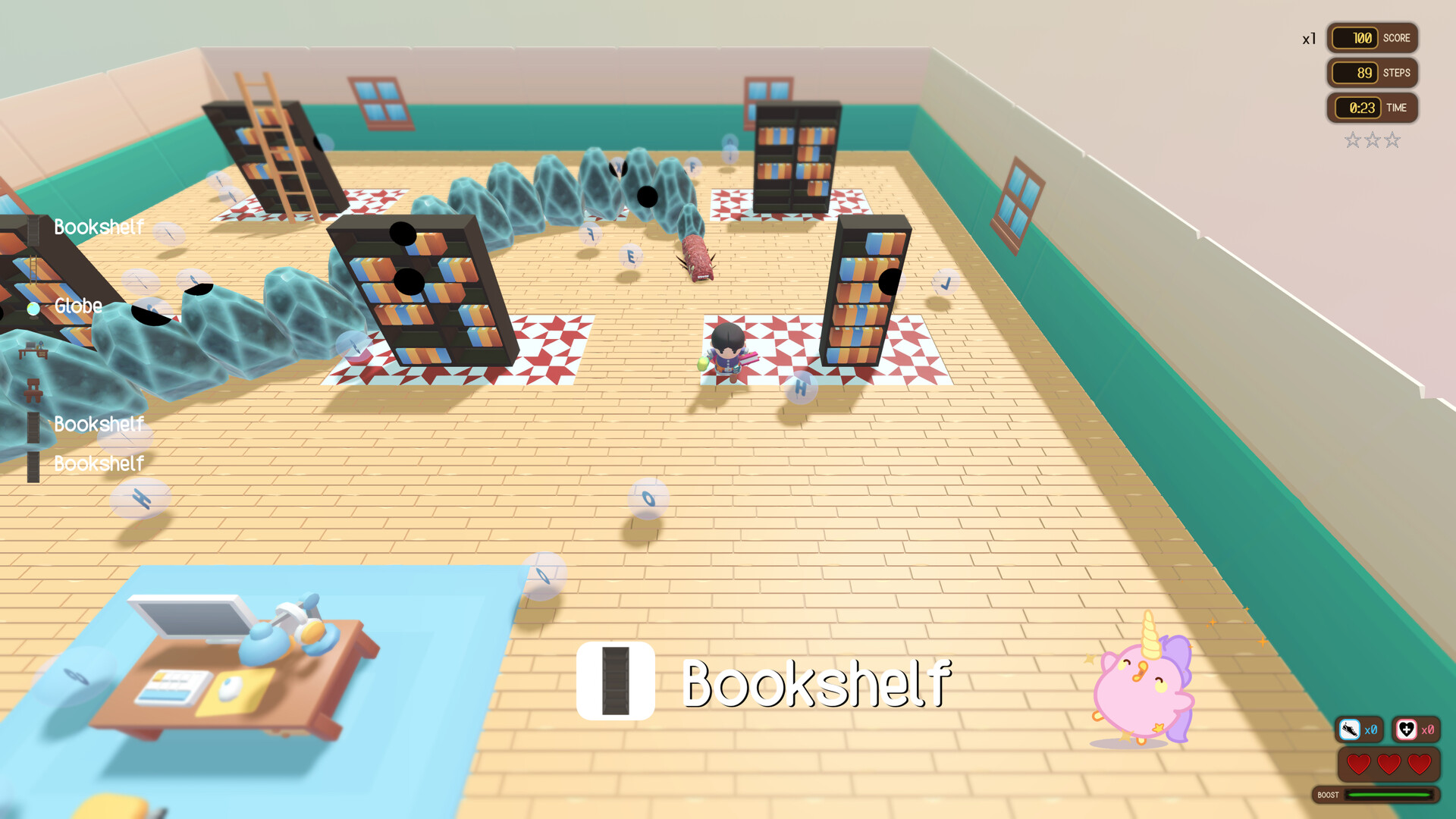The width and height of the screenshot is (1456, 819).
Task: Click the middle hollow star indicator
Action: coord(1371,140)
